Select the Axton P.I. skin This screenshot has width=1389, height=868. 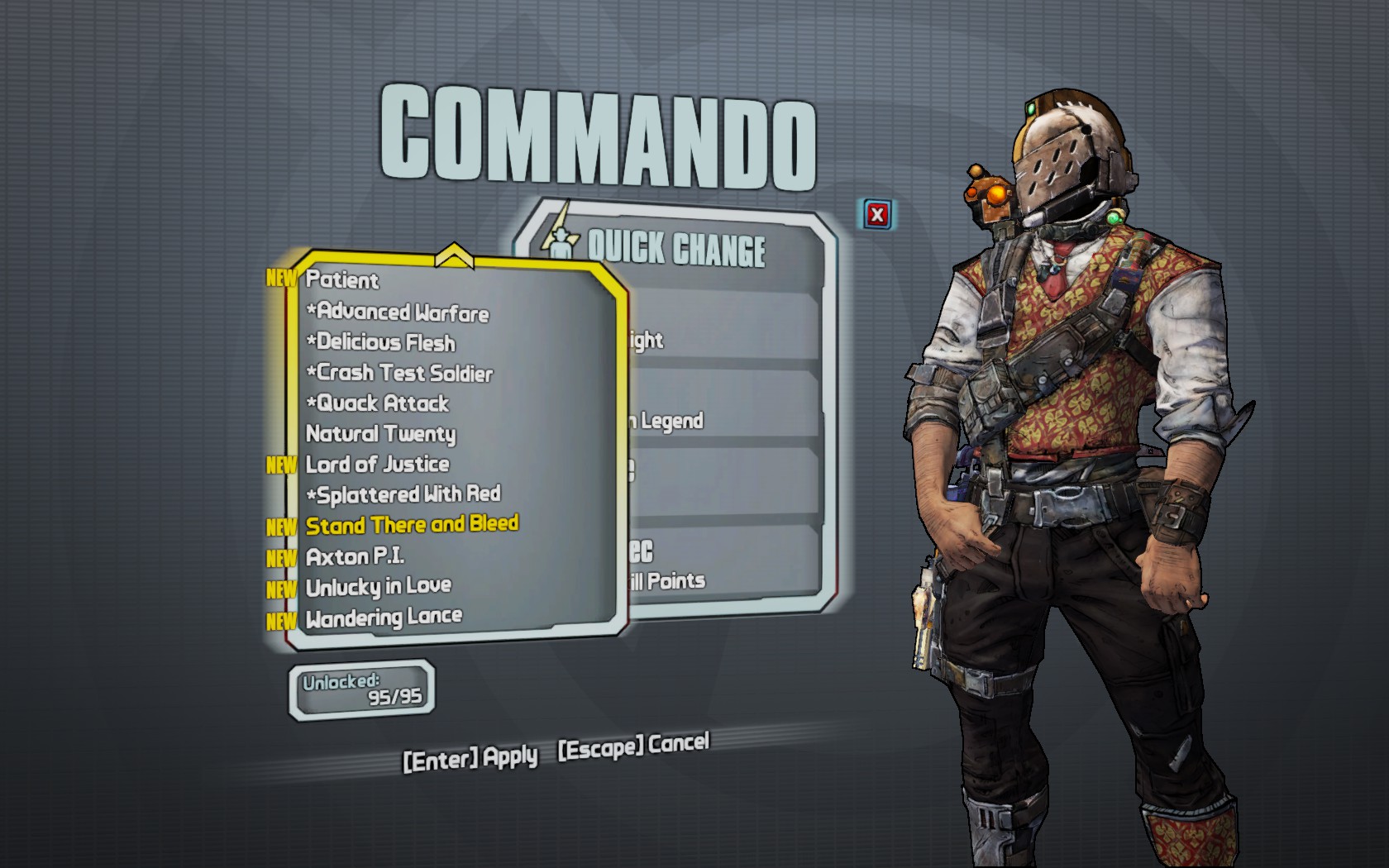tap(356, 556)
